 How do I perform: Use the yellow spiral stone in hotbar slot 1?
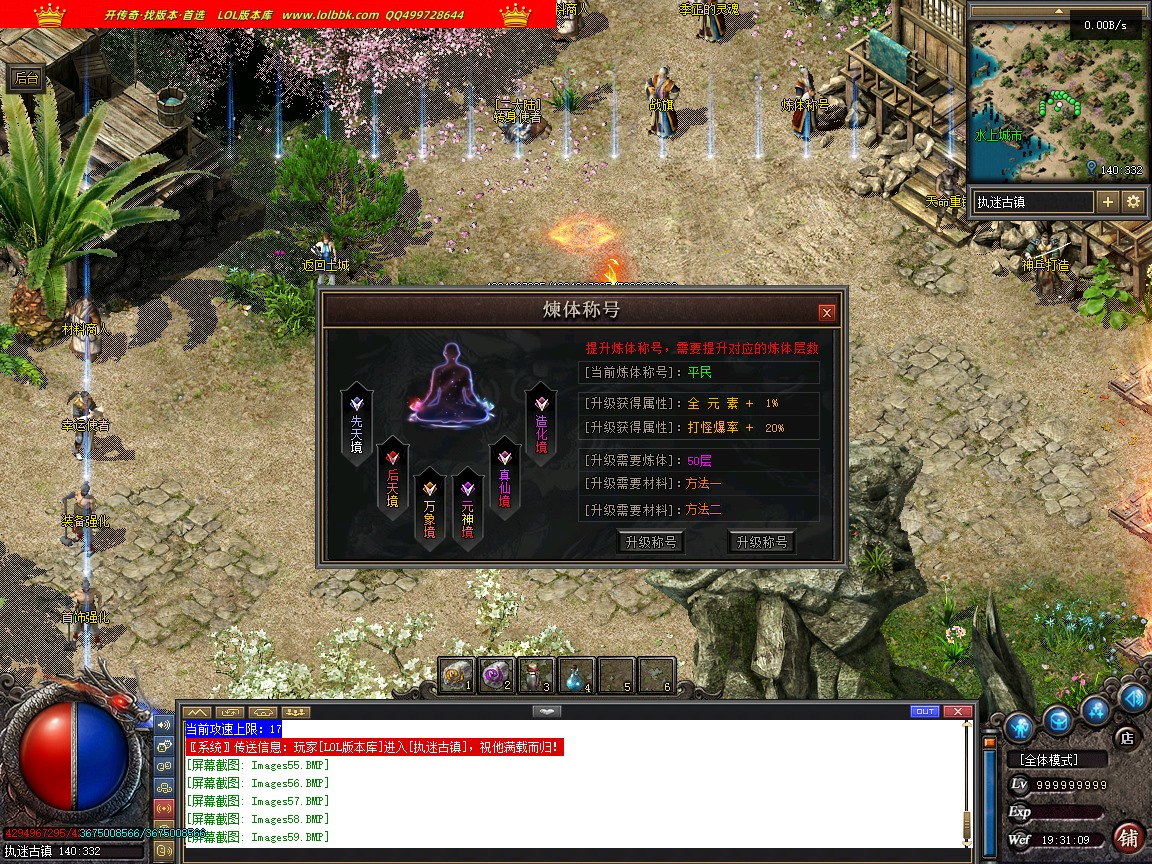point(457,675)
